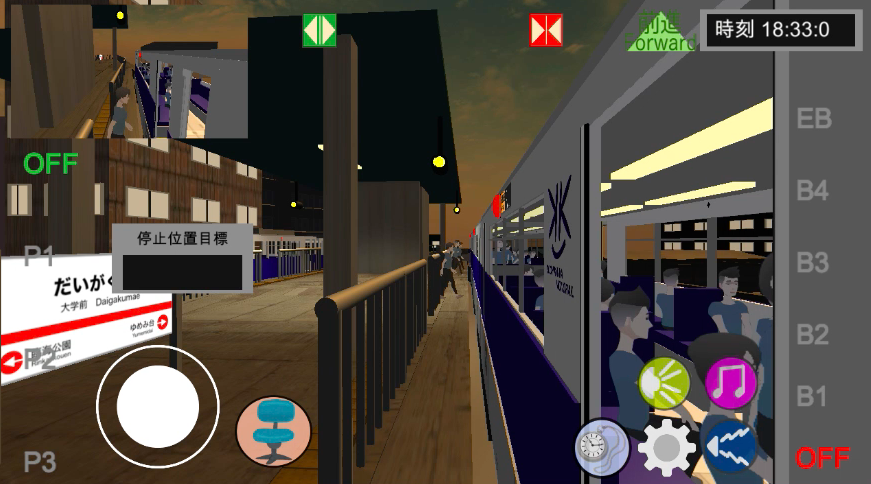Viewport: 871px width, 484px height.
Task: Release the brake with red OFF
Action: click(x=822, y=459)
